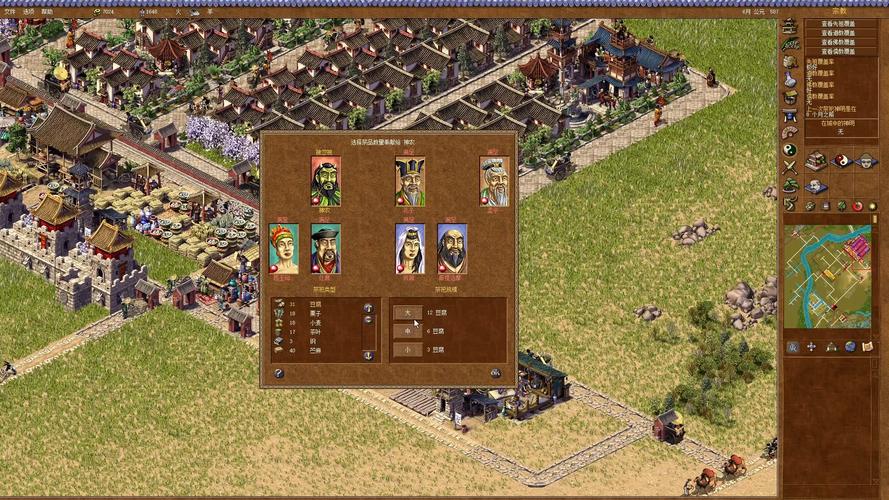This screenshot has width=889, height=500.
Task: Select the green-faced Shennong hero portrait
Action: point(325,181)
